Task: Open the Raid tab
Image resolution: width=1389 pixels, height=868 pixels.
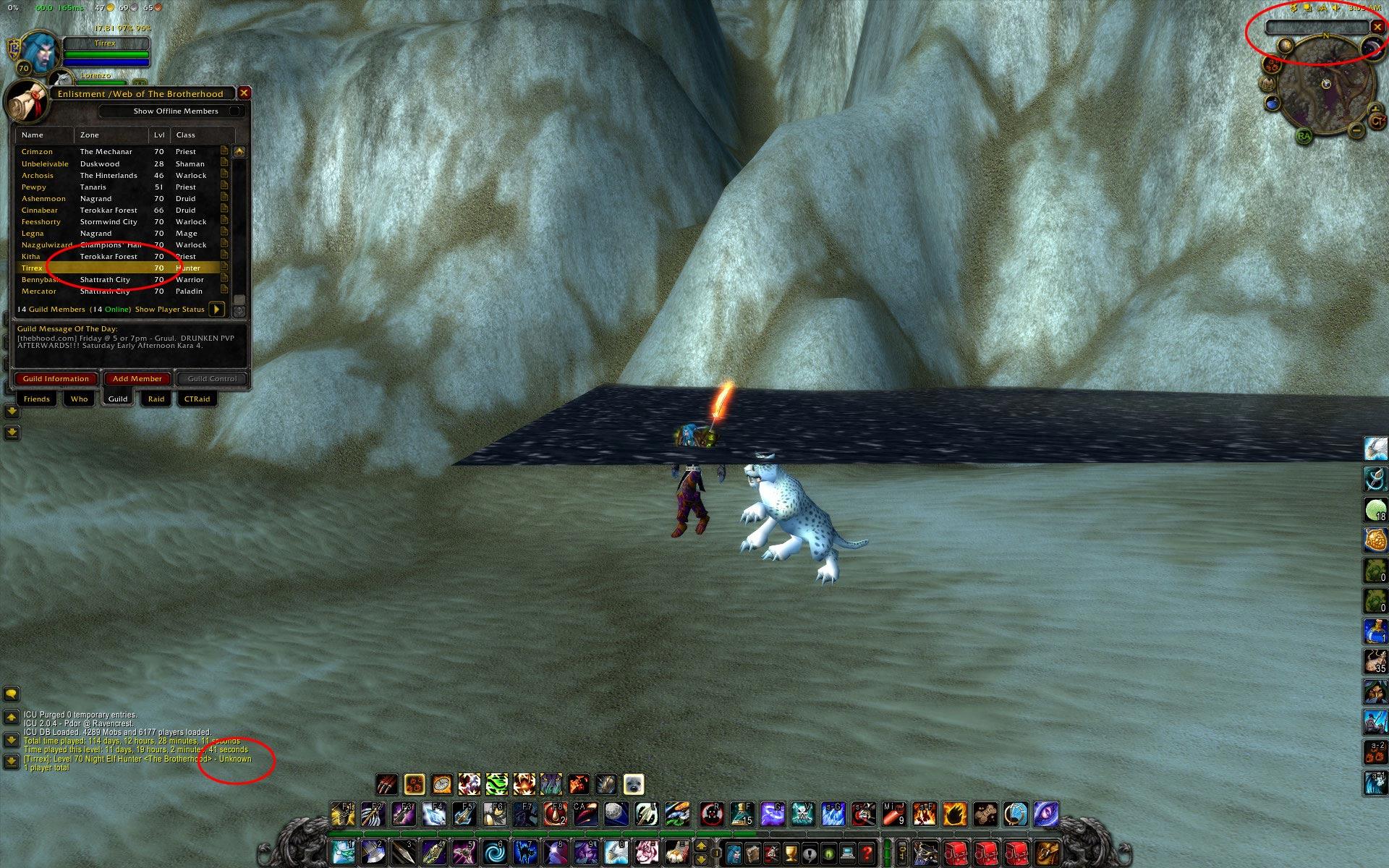Action: pyautogui.click(x=156, y=399)
